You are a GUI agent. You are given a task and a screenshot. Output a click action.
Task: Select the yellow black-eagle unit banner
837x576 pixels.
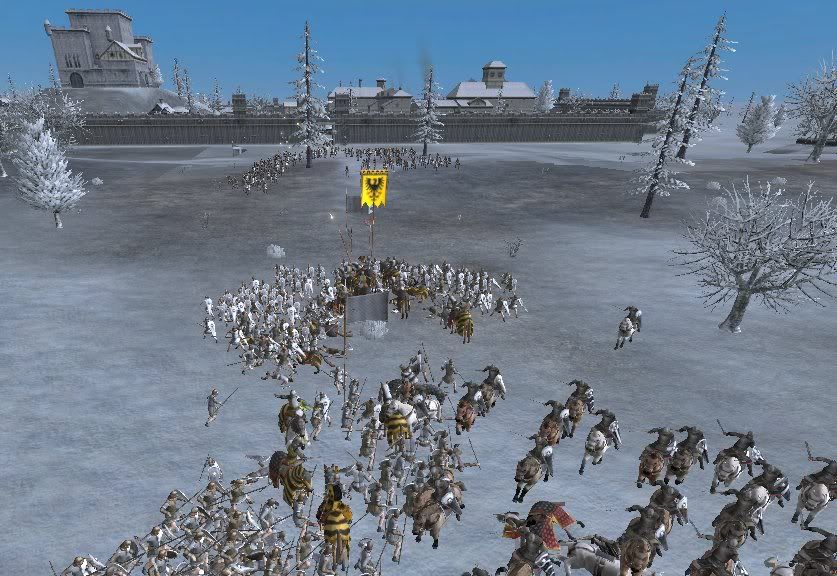pyautogui.click(x=374, y=188)
